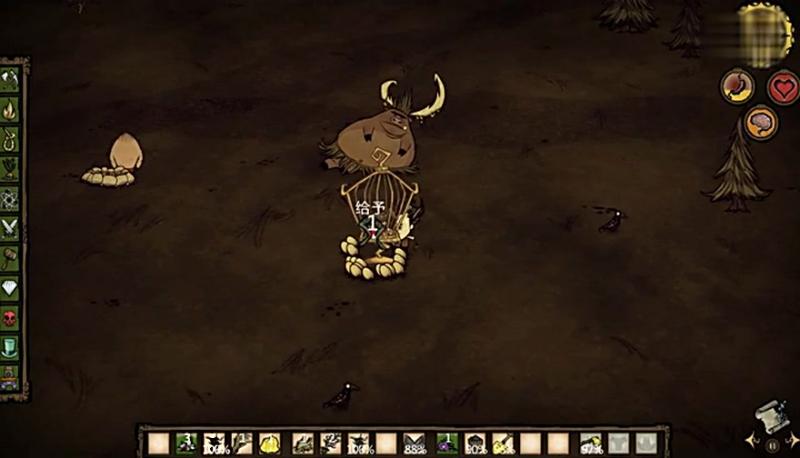Switch to the Magic tab with red skull

pos(10,318)
